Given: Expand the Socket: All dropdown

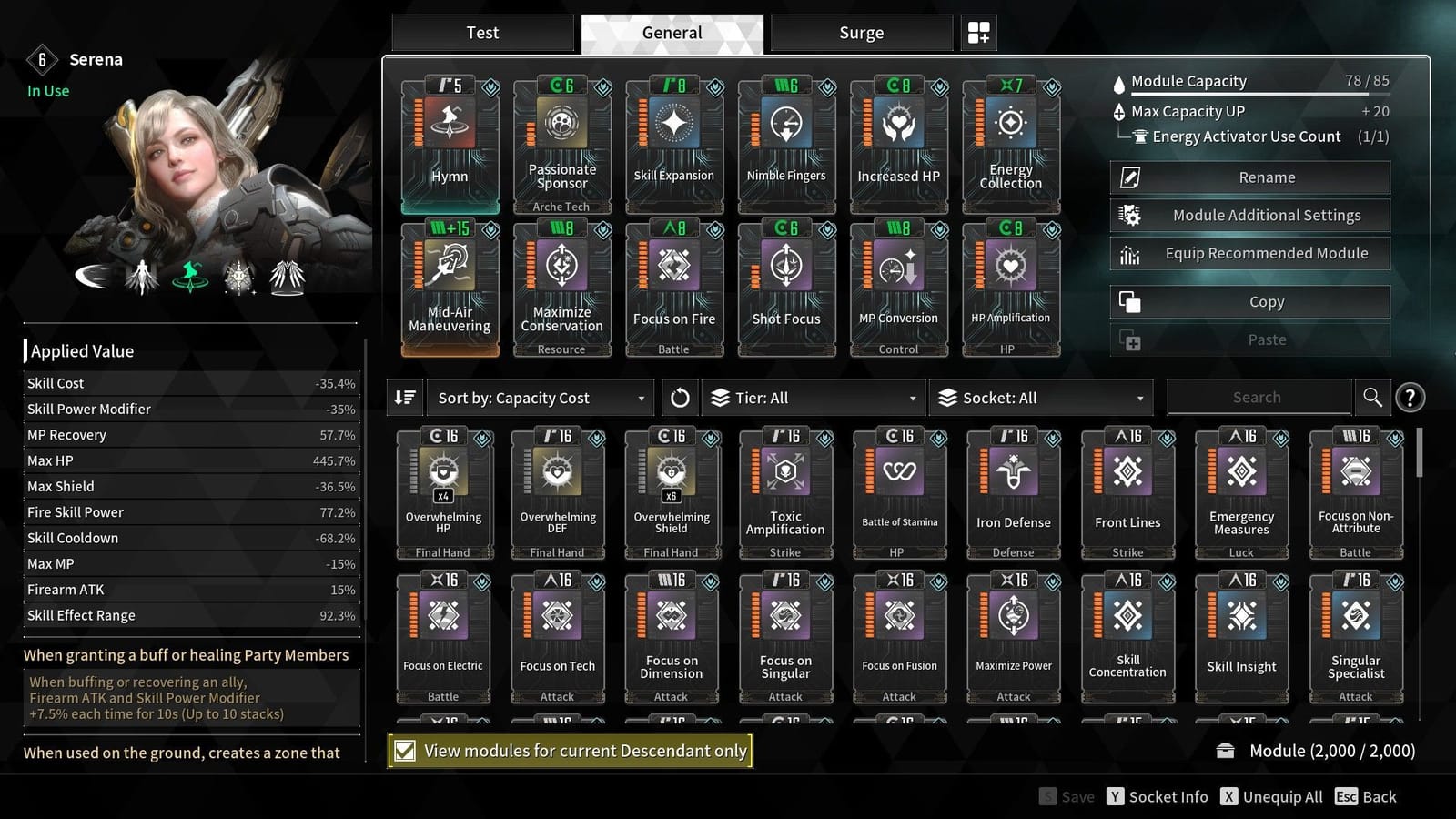Looking at the screenshot, I should [x=1041, y=398].
